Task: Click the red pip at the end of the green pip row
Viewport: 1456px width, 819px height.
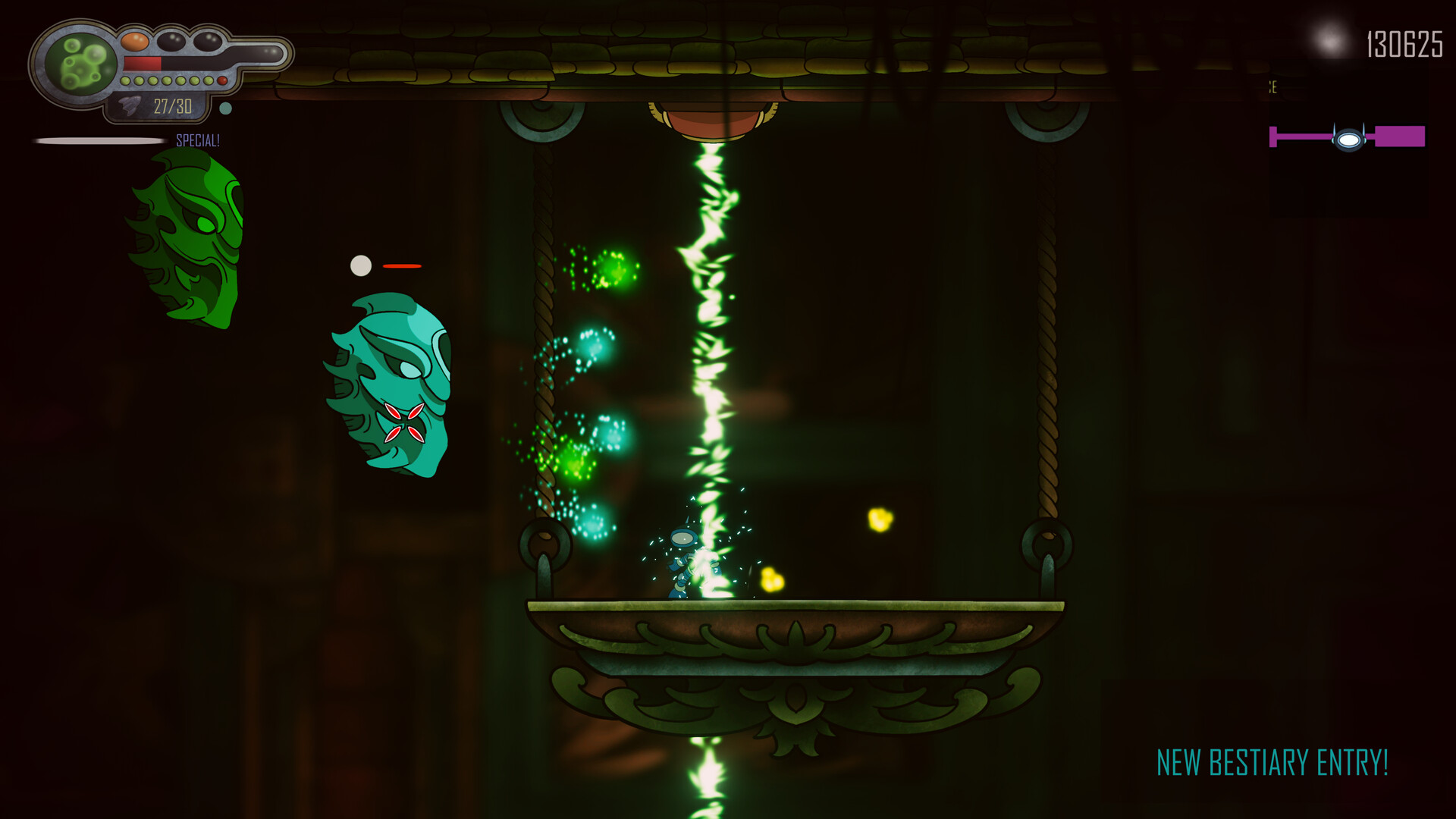Action: (222, 80)
